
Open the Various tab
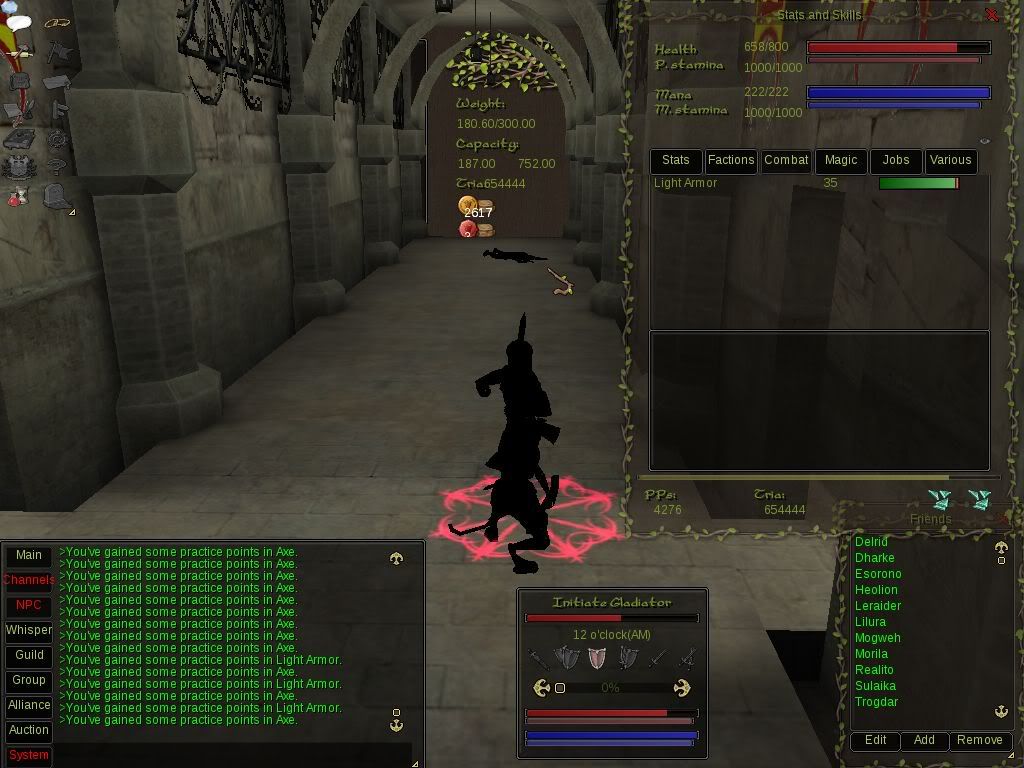[950, 160]
